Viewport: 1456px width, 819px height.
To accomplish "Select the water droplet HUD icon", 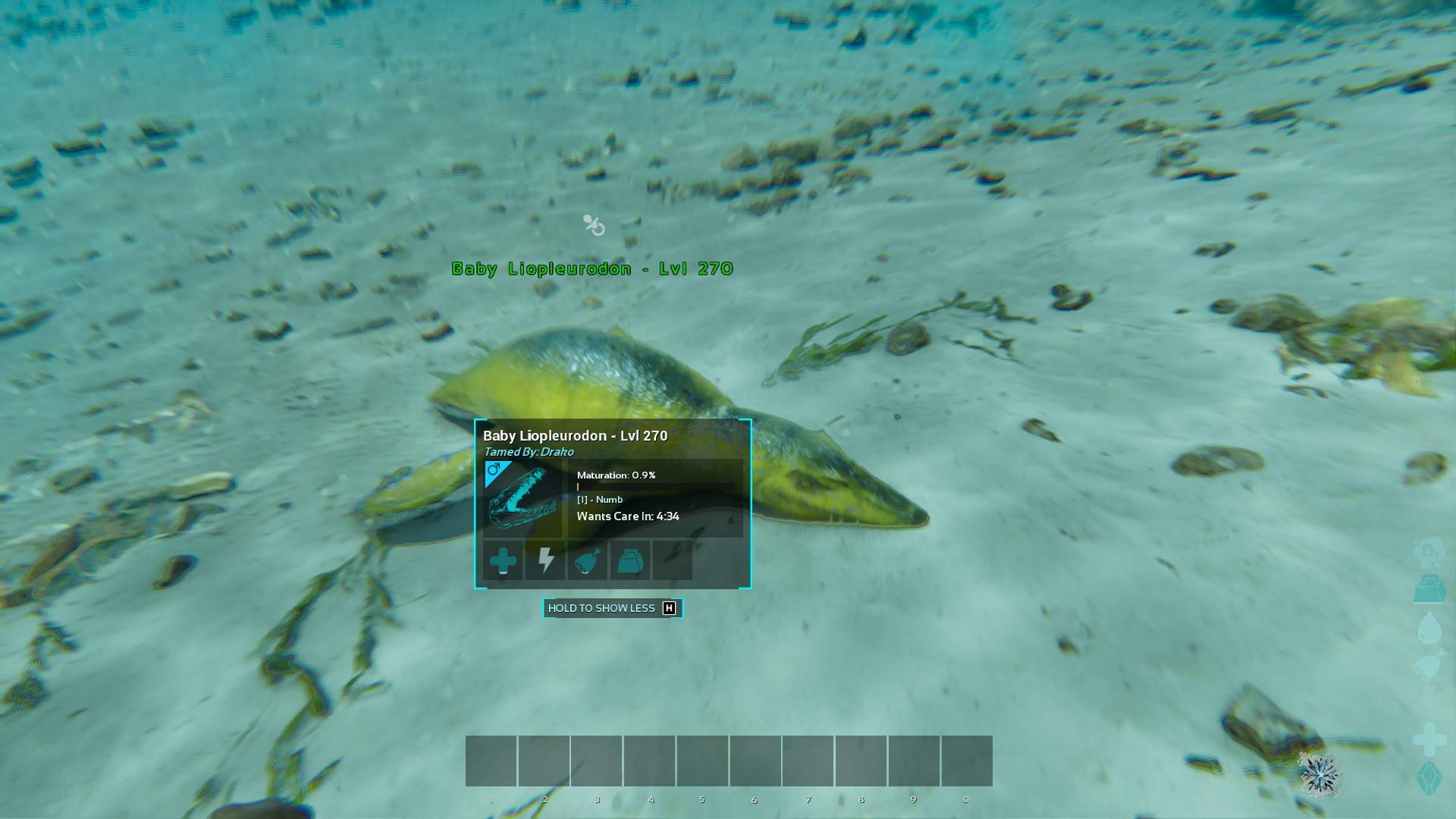I will [x=1429, y=627].
